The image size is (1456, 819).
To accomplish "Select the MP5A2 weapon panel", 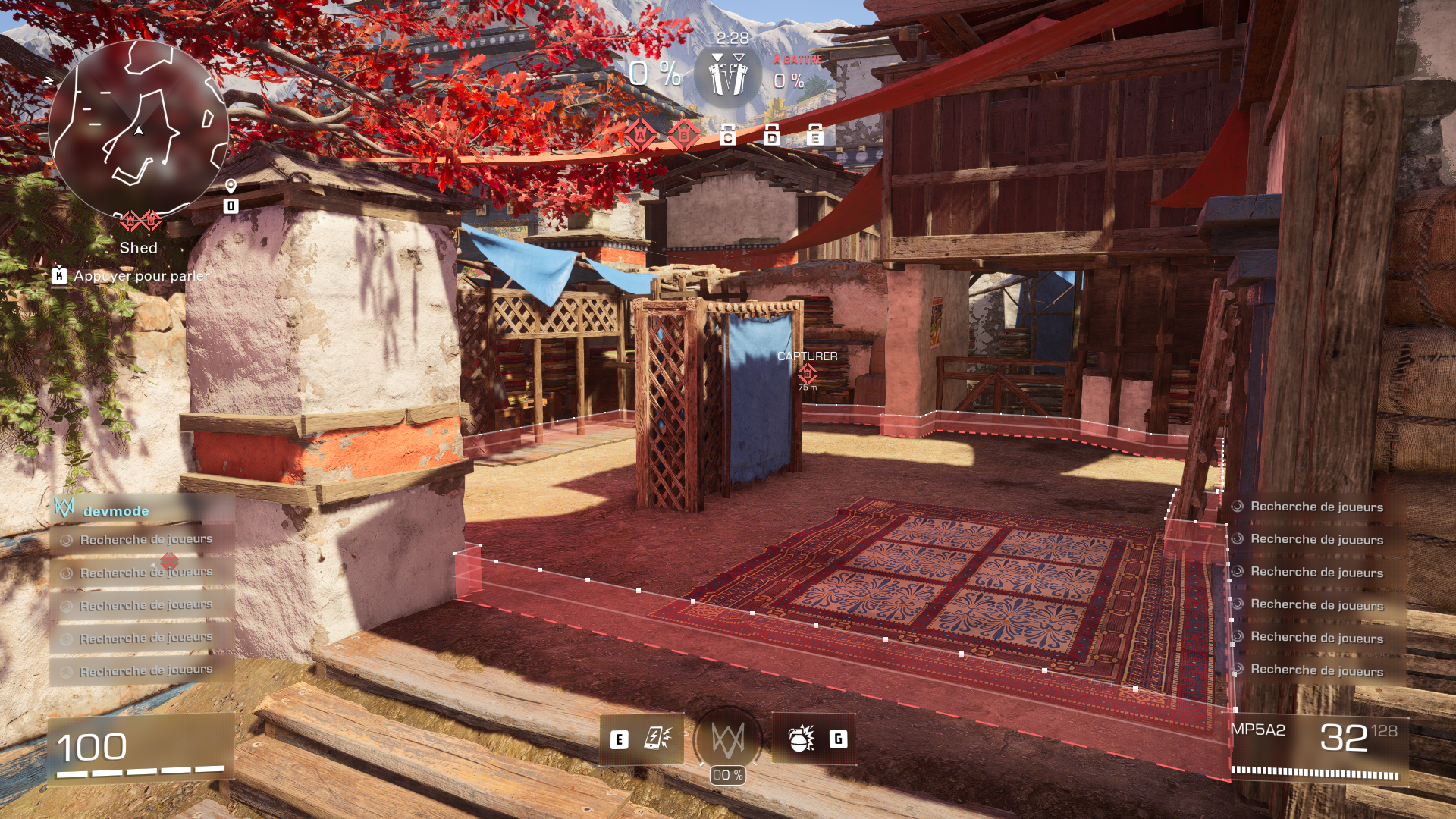I will click(1319, 747).
